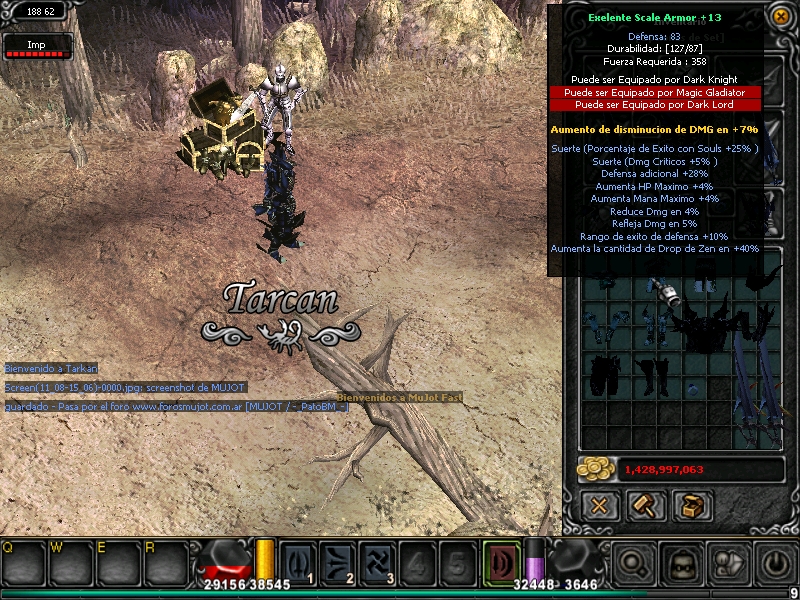Use the skill in hotkey slot 2
The image size is (800, 600).
pyautogui.click(x=338, y=561)
